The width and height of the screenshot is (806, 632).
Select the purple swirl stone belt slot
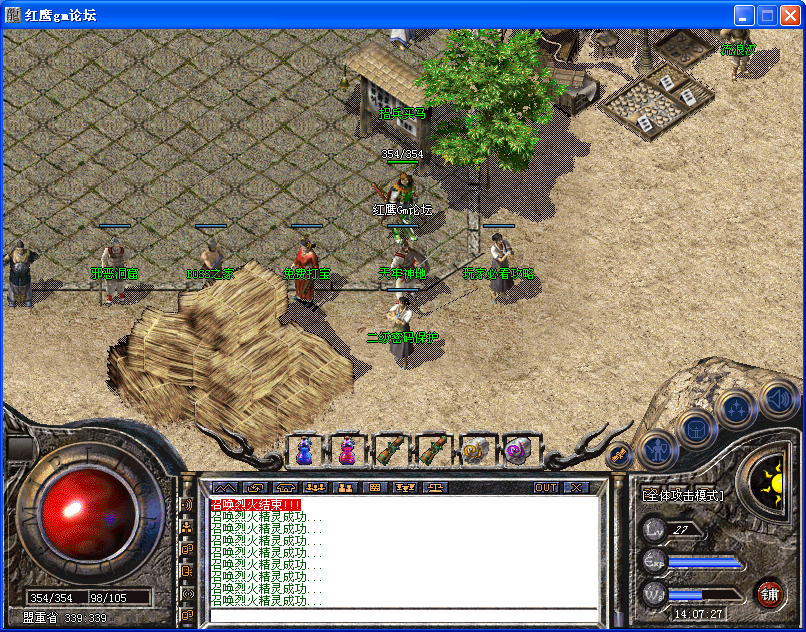(518, 451)
